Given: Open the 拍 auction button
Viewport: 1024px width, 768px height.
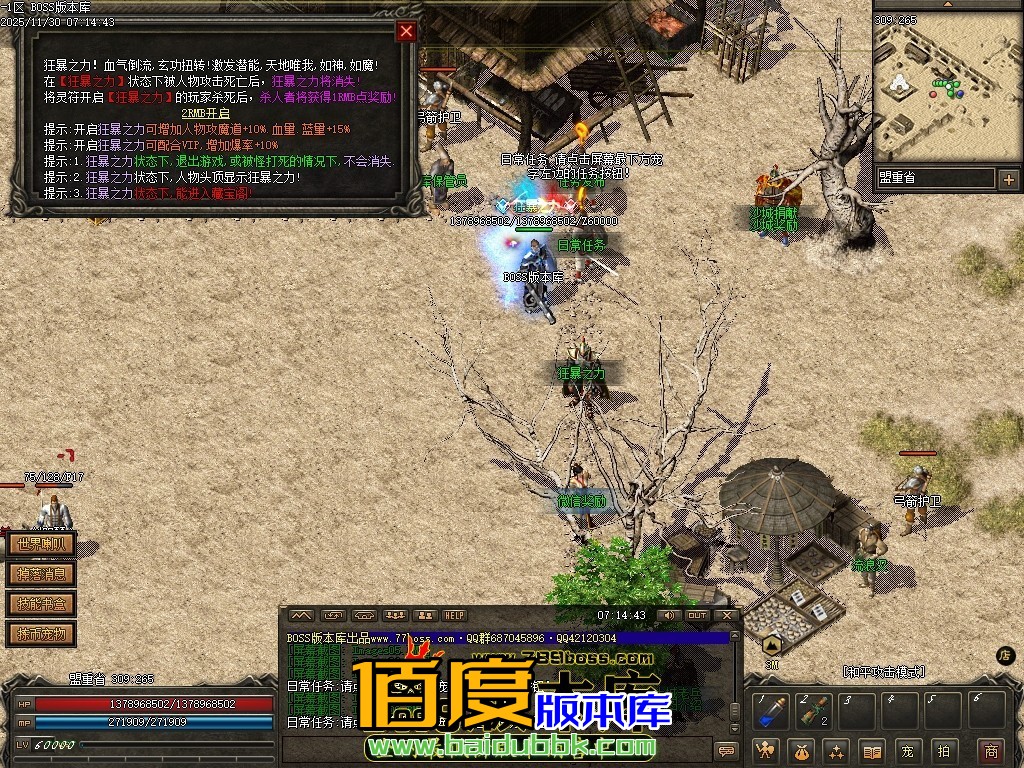Looking at the screenshot, I should pos(943,750).
